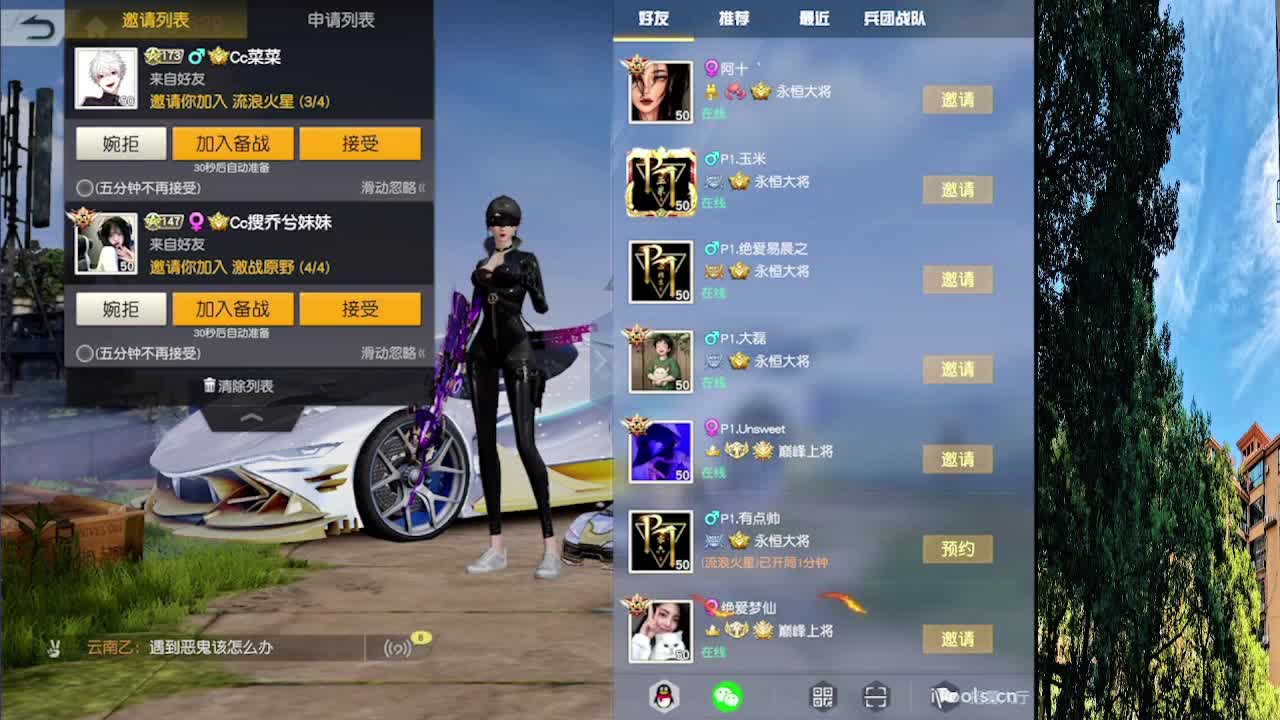Open P1.玉米's avatar thumbnail
1280x720 pixels.
[x=660, y=181]
